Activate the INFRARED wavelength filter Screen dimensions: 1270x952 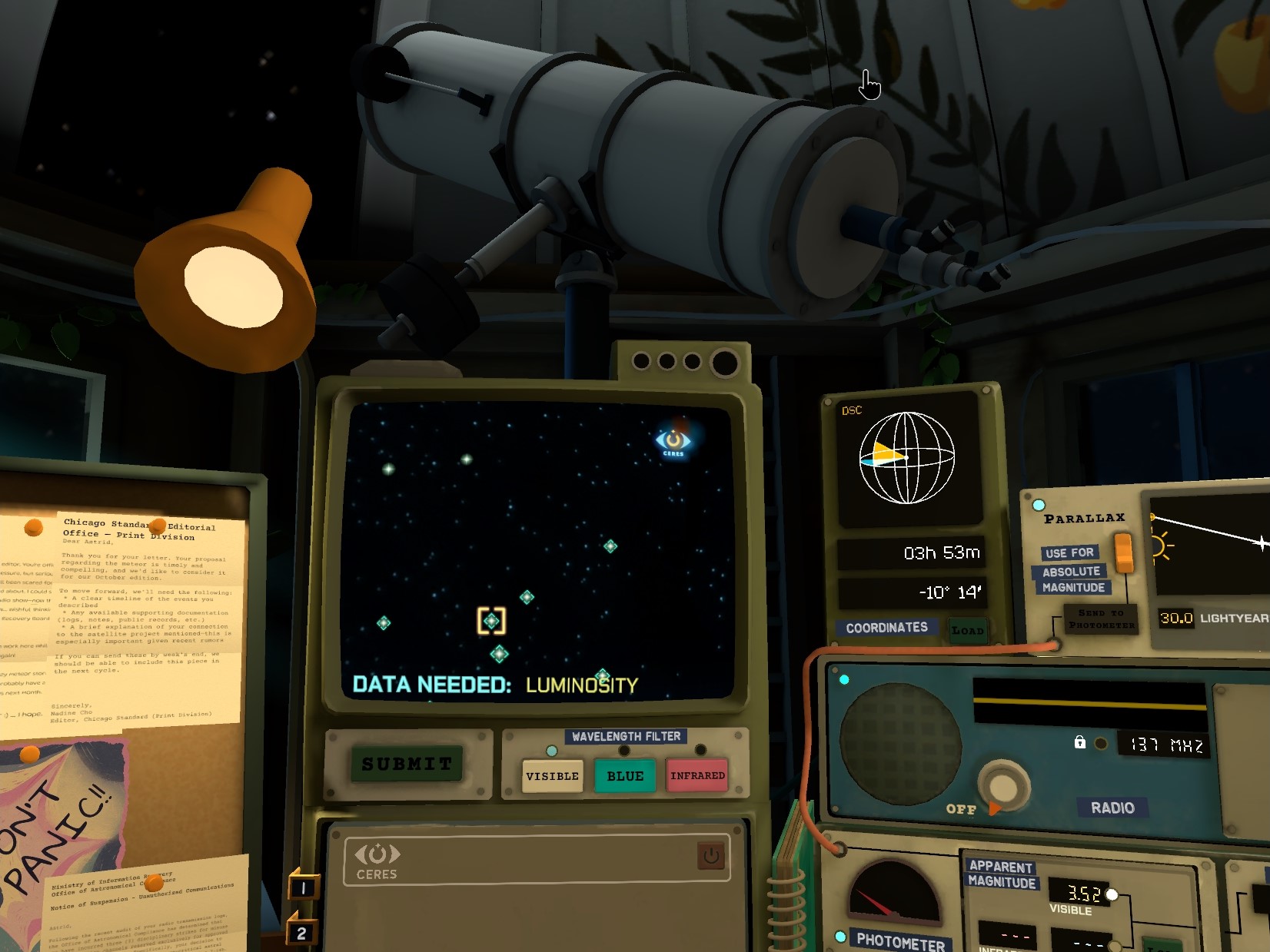click(x=697, y=776)
